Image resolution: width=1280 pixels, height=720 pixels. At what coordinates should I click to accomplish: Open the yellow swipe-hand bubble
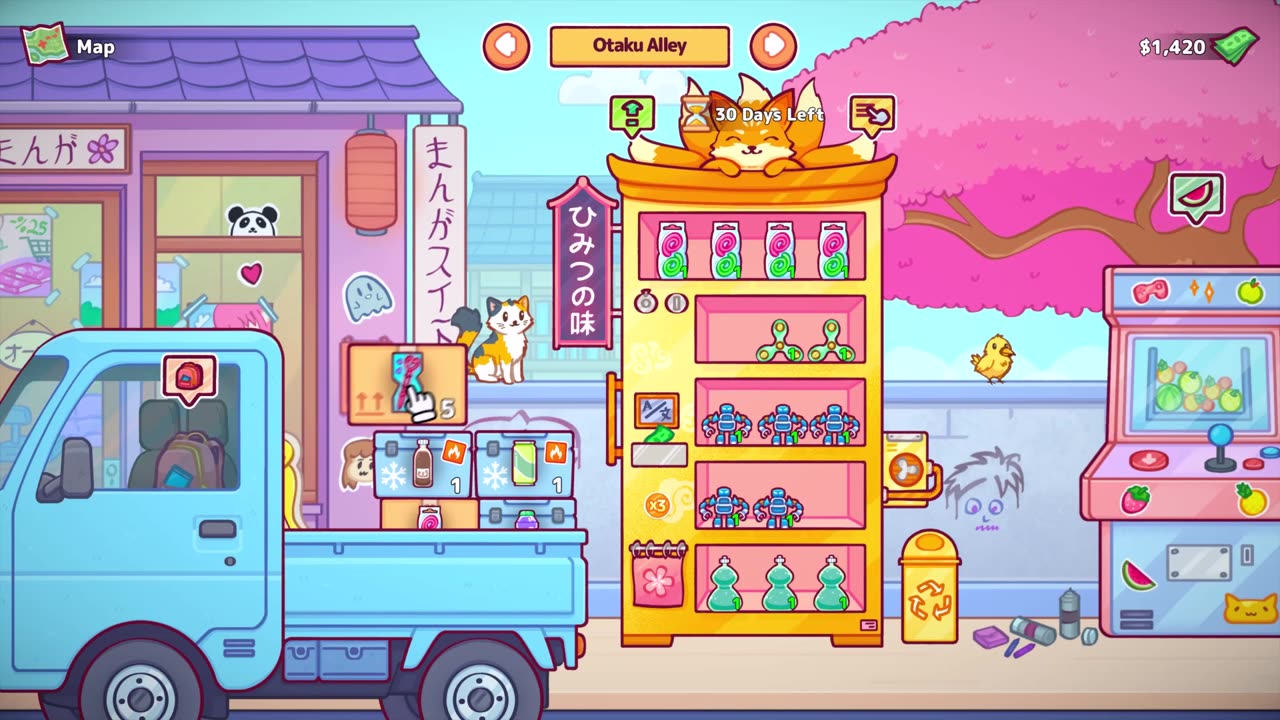click(x=872, y=115)
